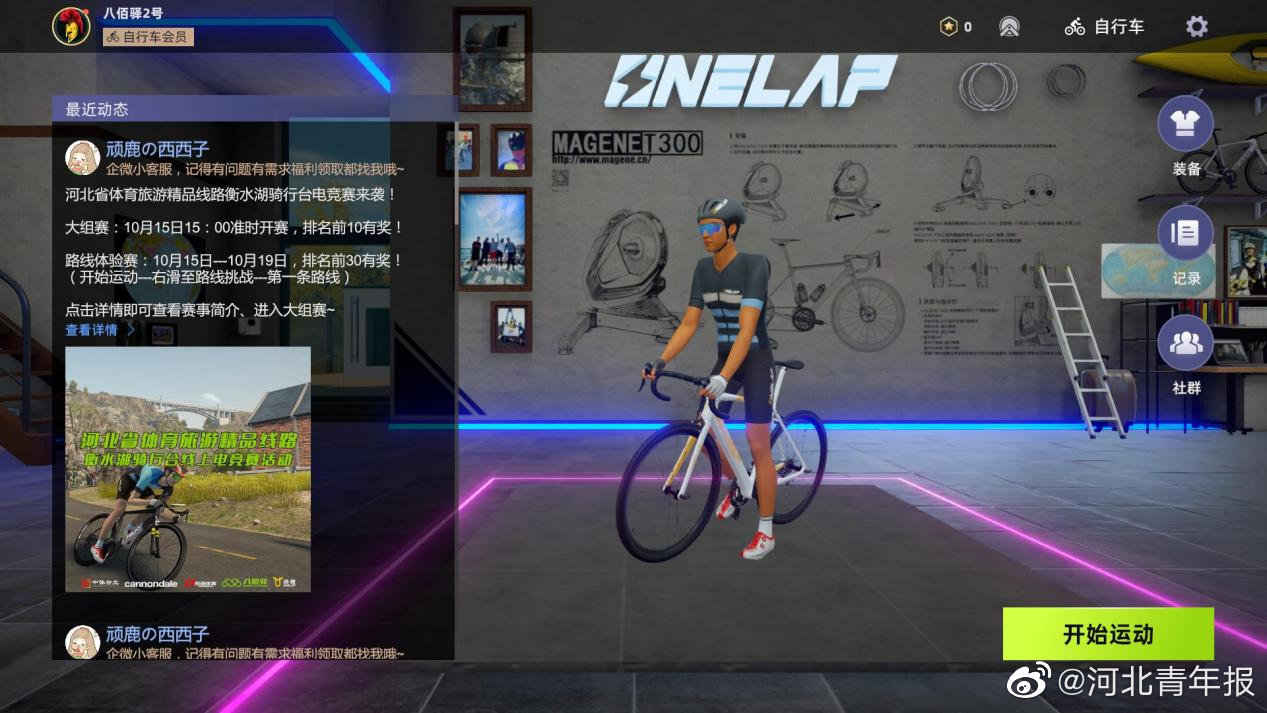Image resolution: width=1267 pixels, height=713 pixels.
Task: Open the Hengshui Lake race banner image
Action: 188,469
